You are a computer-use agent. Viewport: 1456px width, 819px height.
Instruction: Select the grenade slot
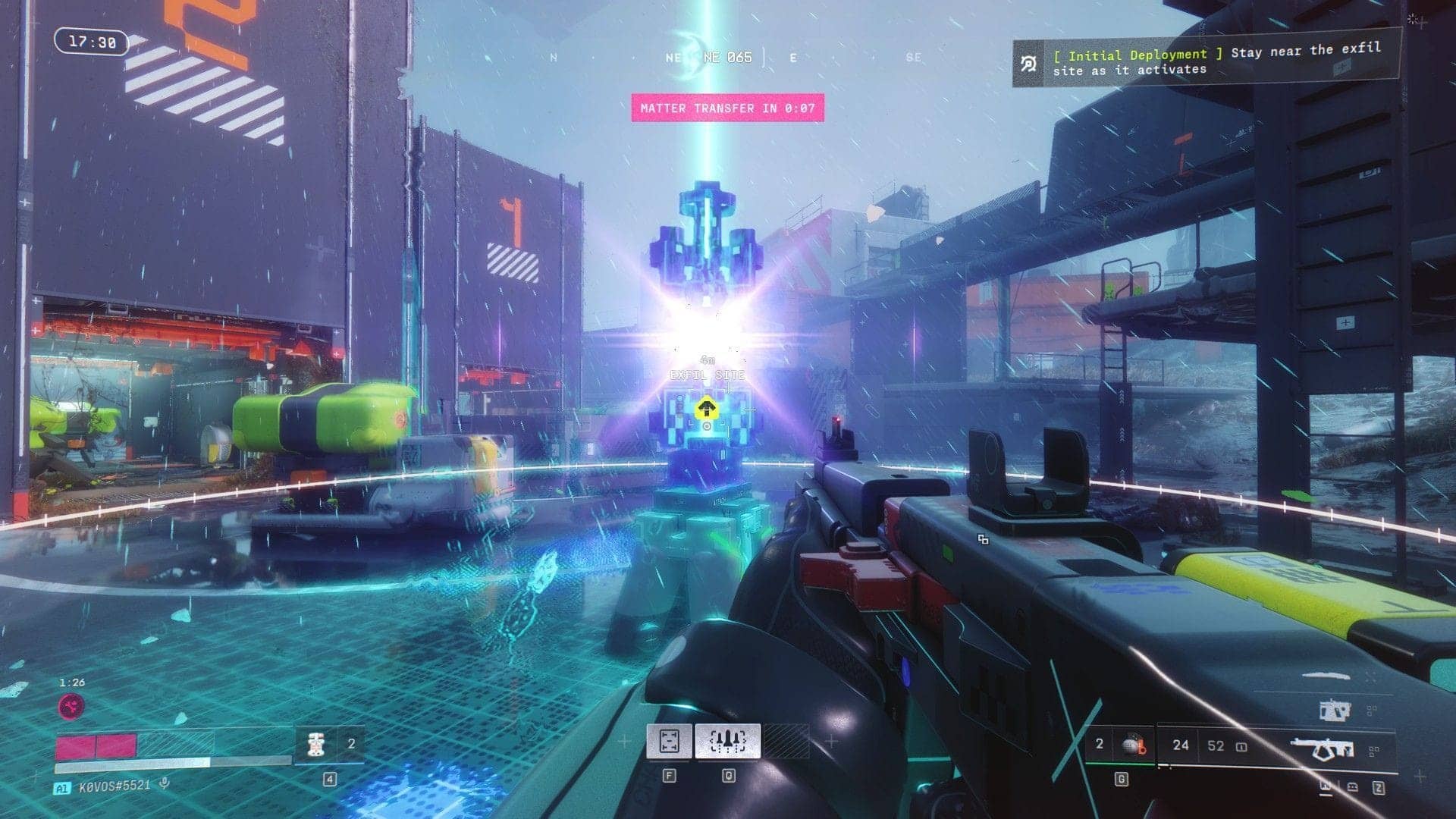1131,745
